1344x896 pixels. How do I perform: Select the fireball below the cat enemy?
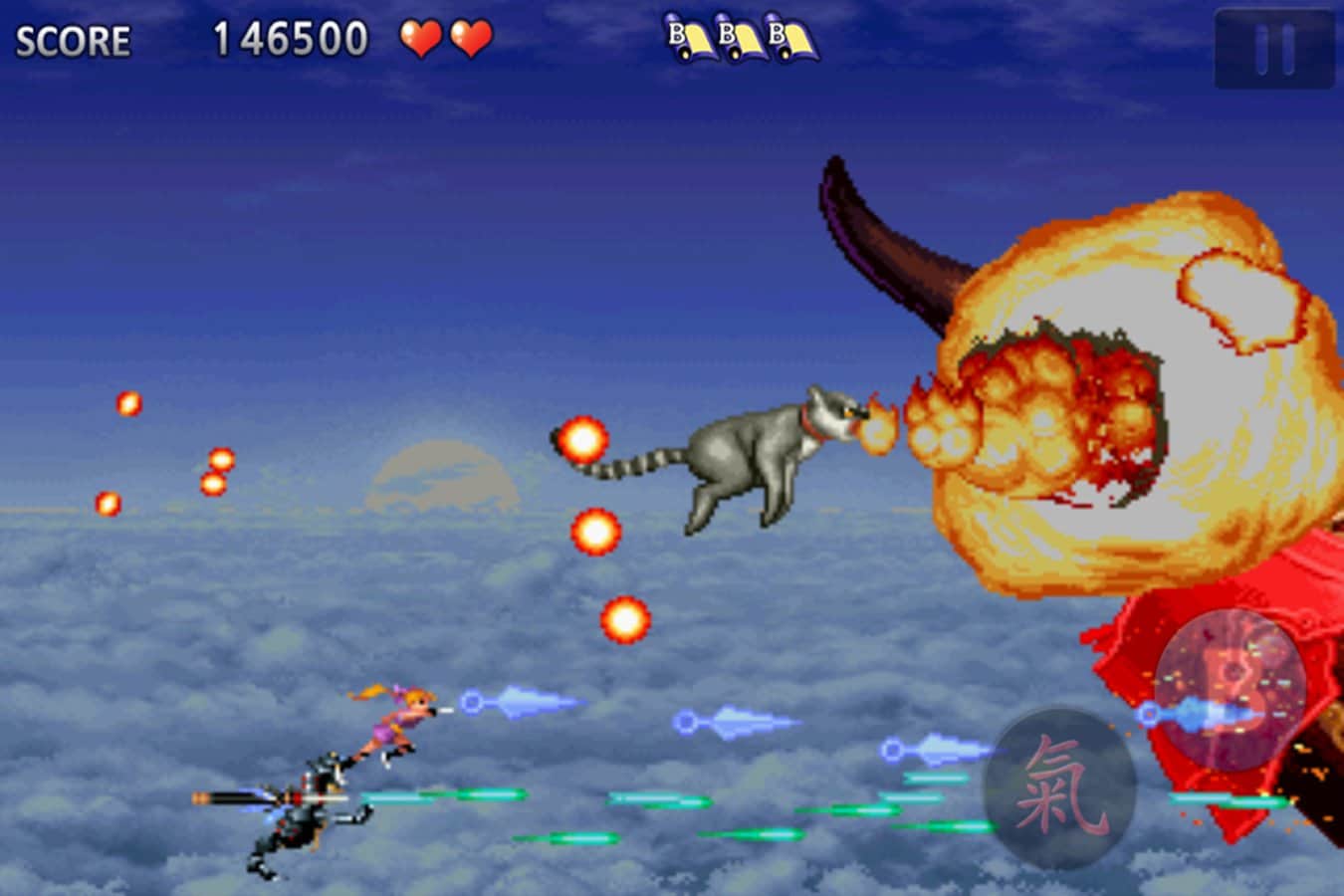click(x=597, y=533)
